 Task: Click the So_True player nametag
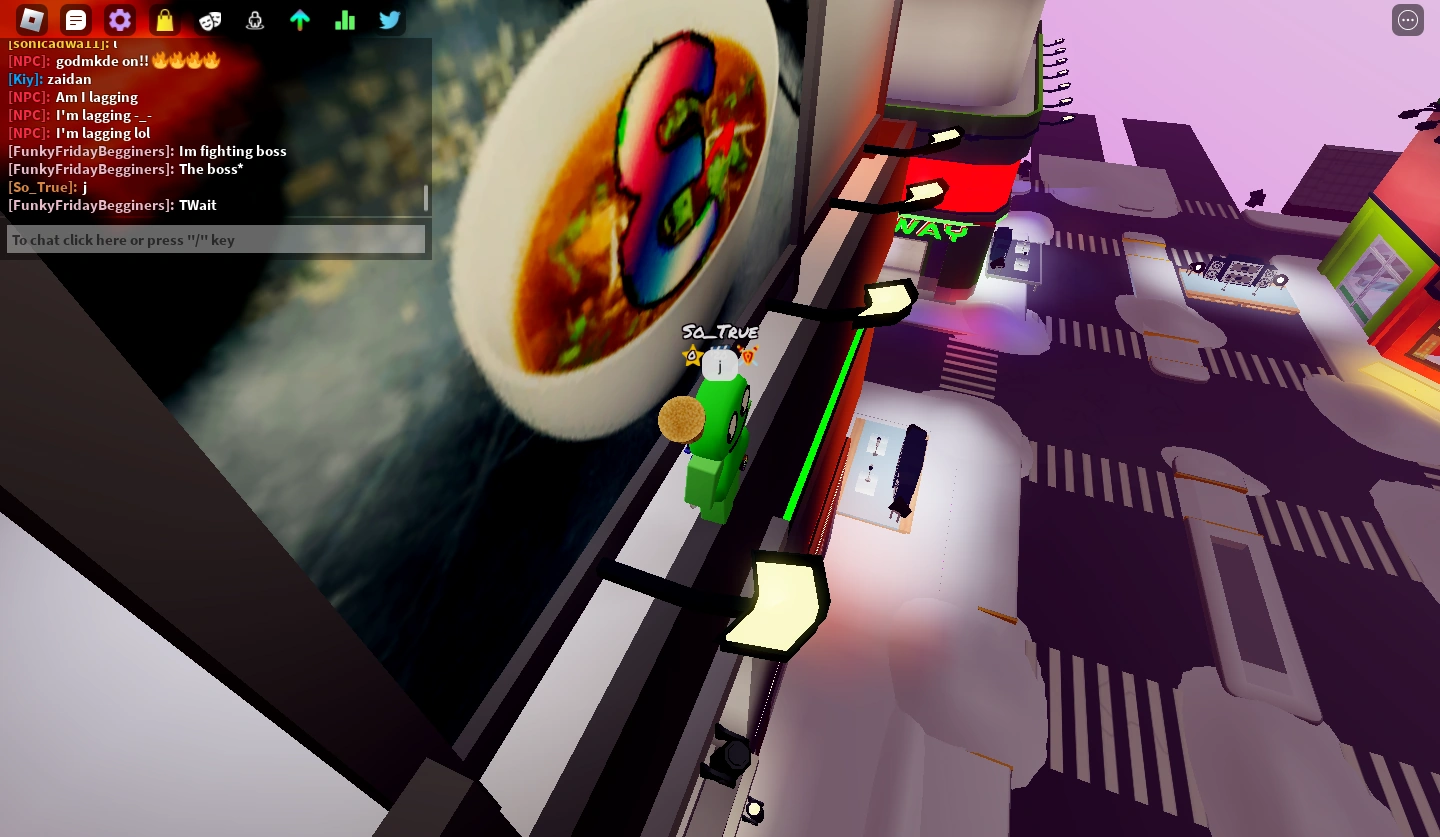(719, 331)
